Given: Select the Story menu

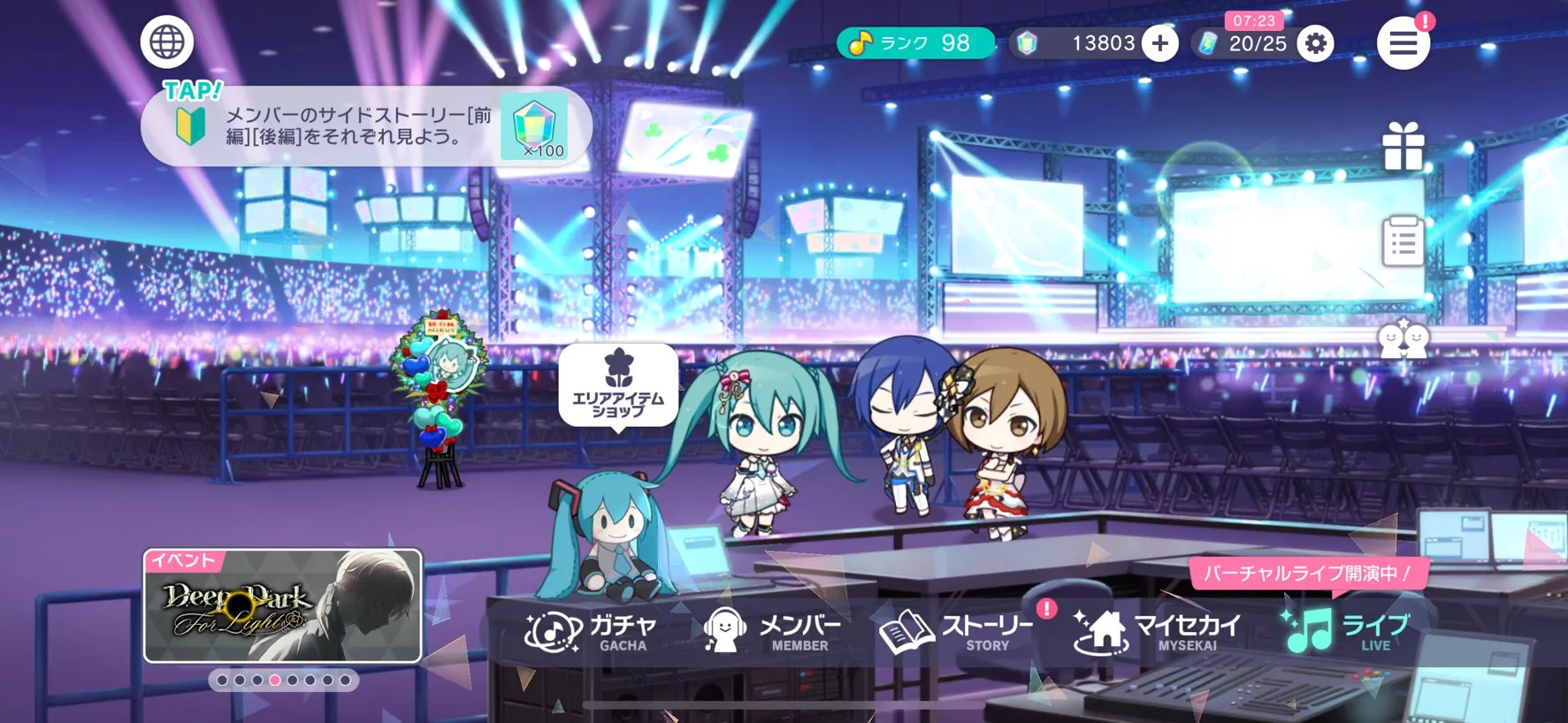Looking at the screenshot, I should [957, 632].
